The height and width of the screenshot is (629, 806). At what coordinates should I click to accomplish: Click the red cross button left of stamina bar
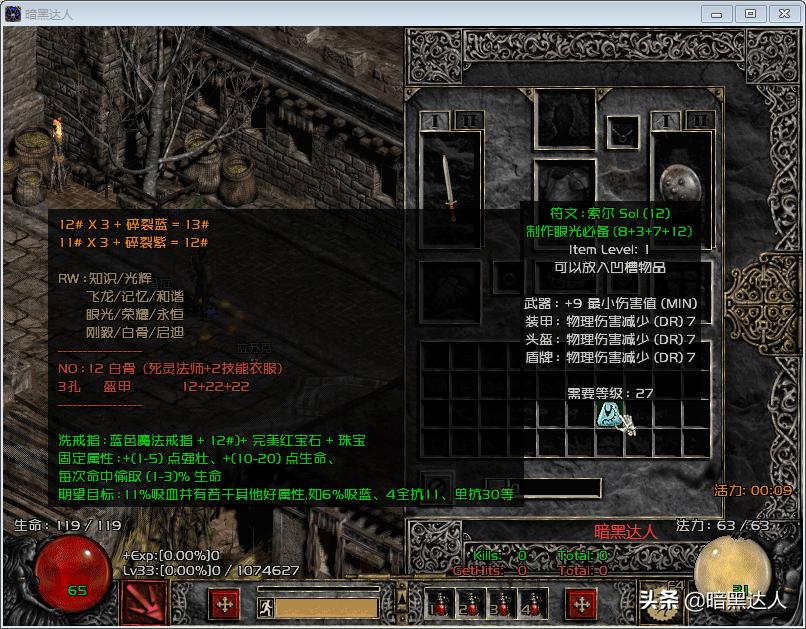tap(223, 604)
